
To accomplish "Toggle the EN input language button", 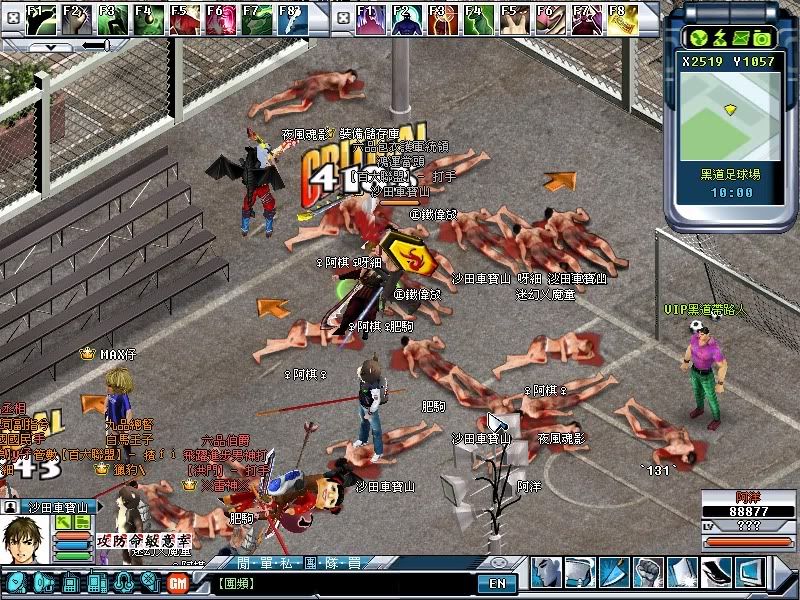I will (x=496, y=582).
